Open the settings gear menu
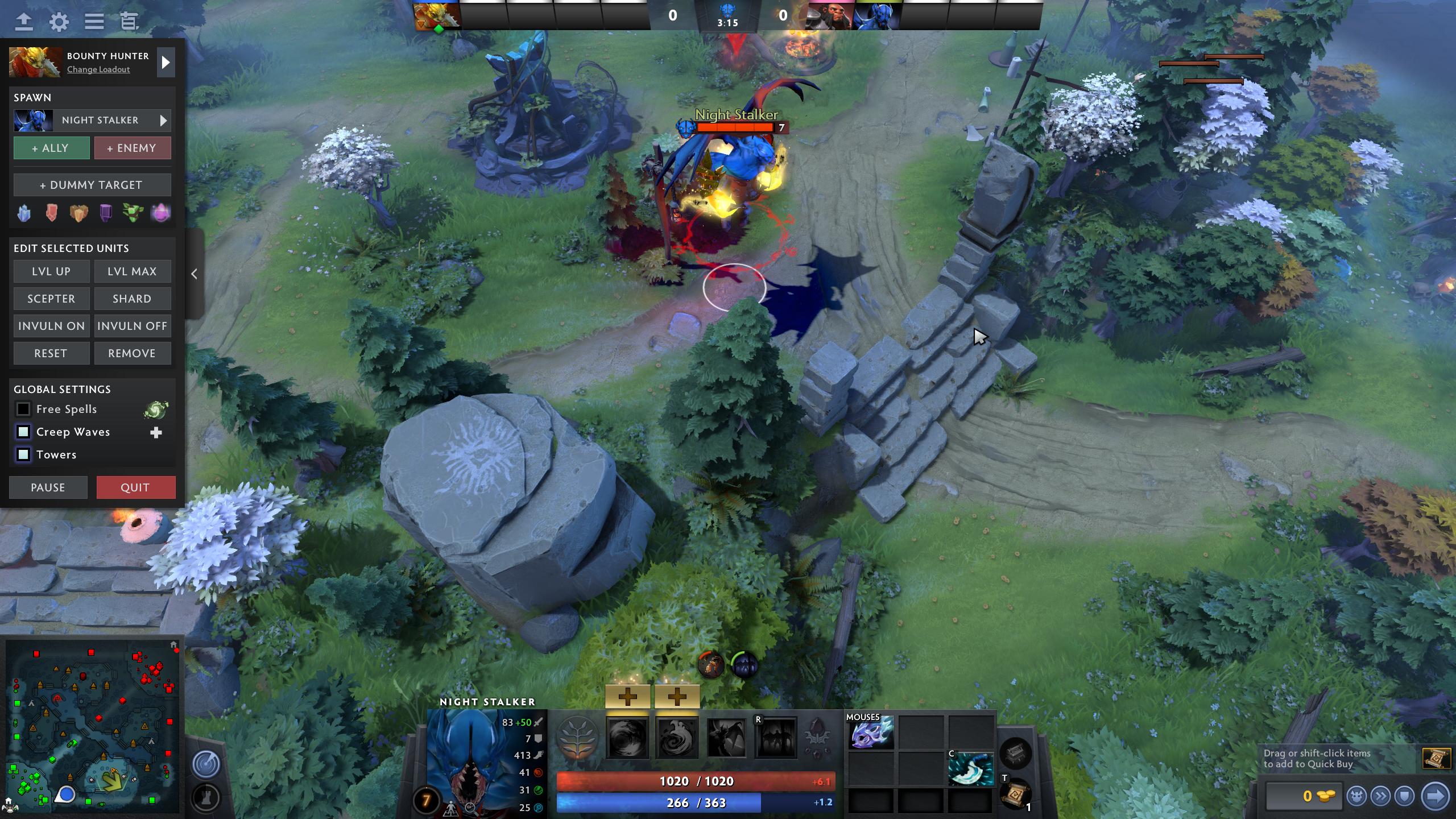 [x=59, y=22]
